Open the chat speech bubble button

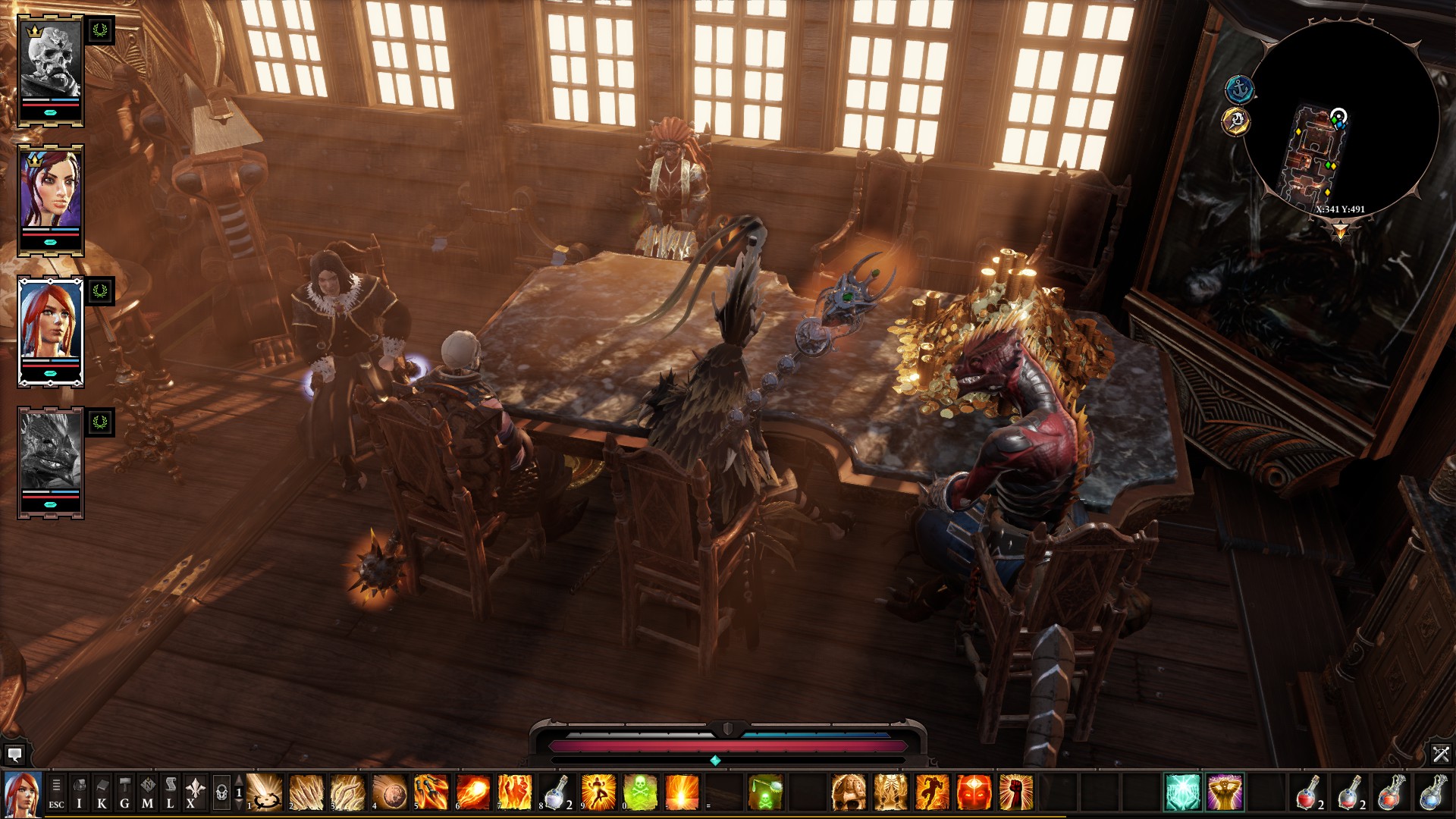[x=14, y=755]
